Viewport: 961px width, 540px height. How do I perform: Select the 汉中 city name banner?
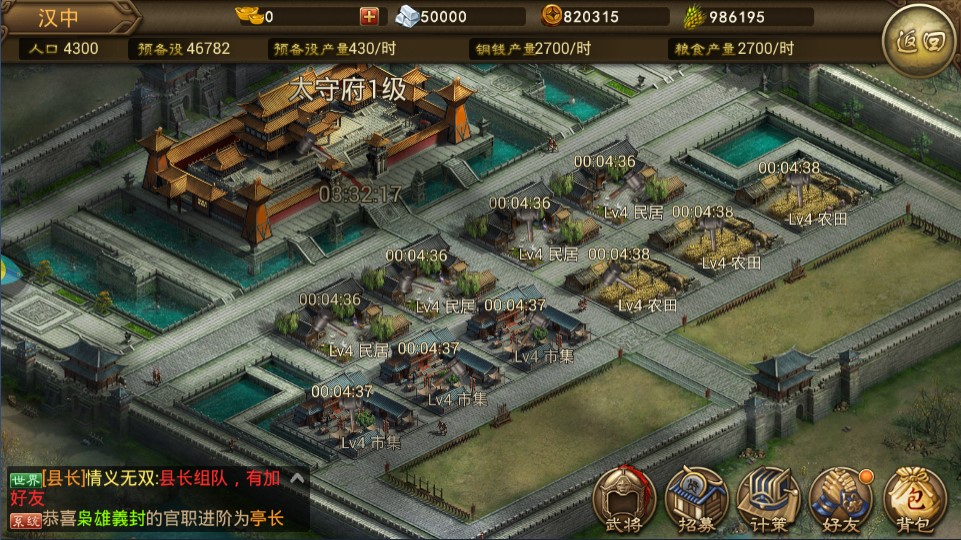[x=65, y=17]
